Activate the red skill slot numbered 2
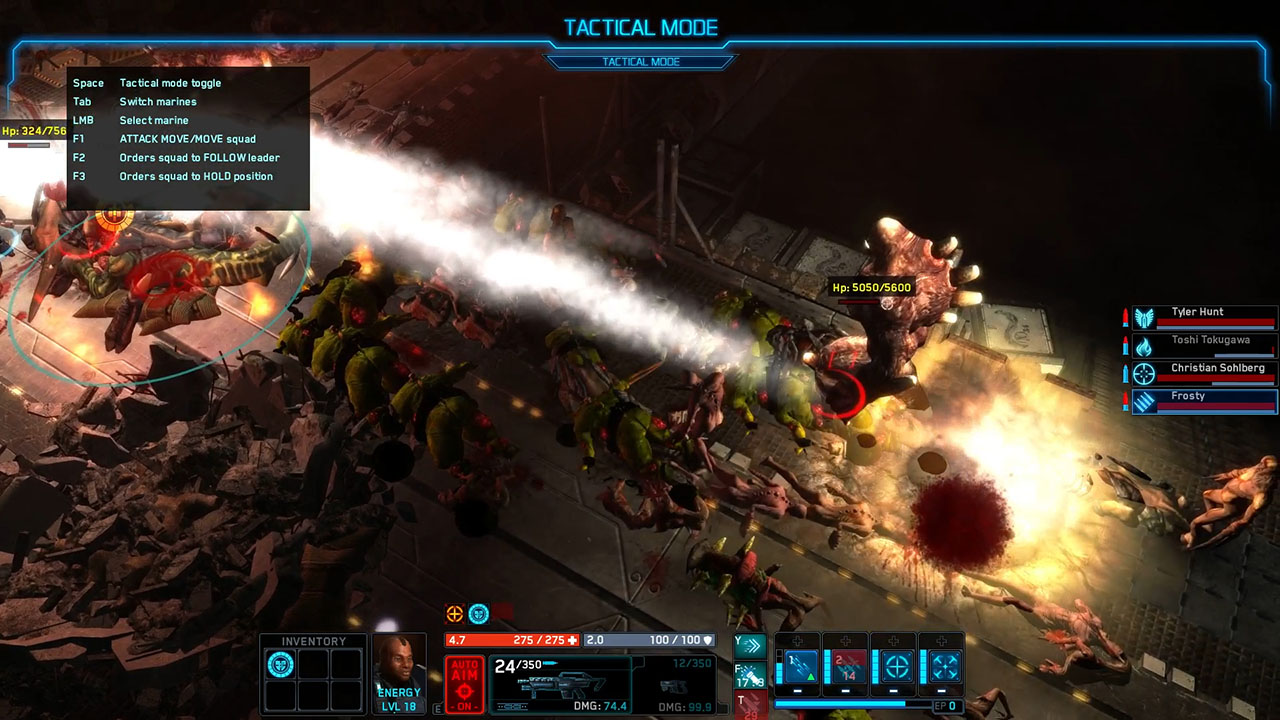 (849, 665)
